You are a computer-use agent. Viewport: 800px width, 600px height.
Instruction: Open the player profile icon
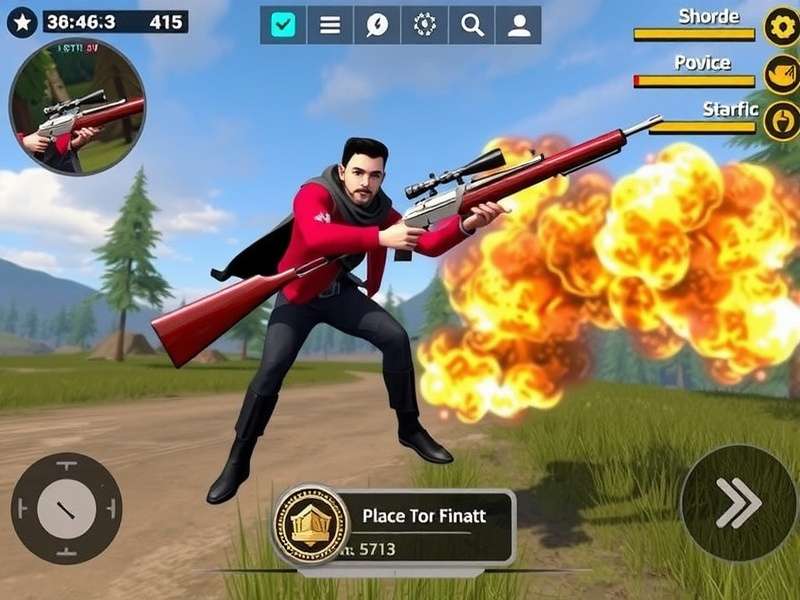(518, 26)
